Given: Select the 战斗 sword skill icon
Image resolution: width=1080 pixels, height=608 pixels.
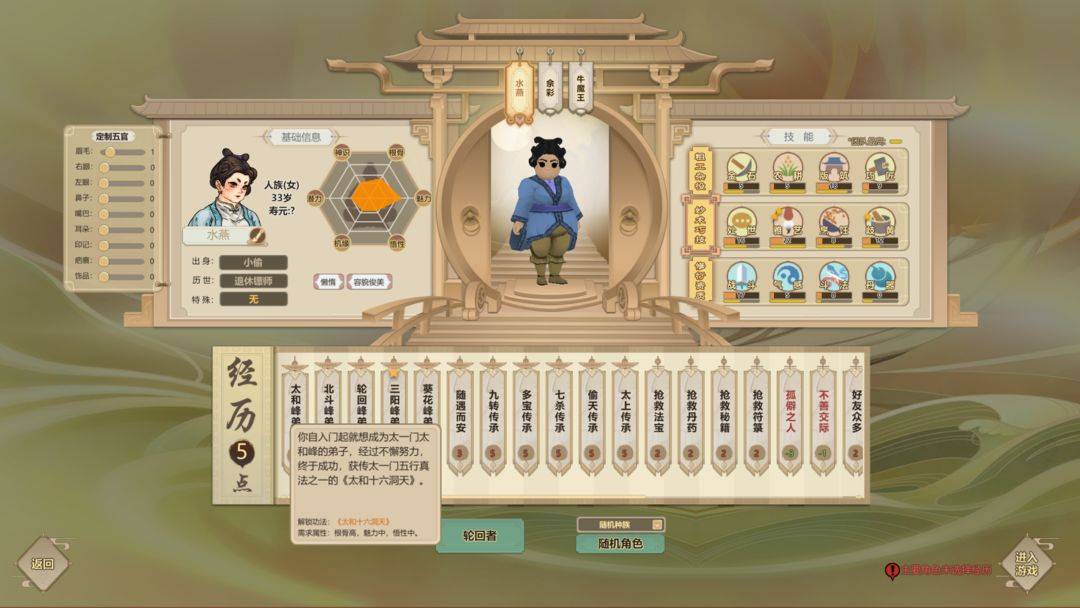Looking at the screenshot, I should [741, 276].
